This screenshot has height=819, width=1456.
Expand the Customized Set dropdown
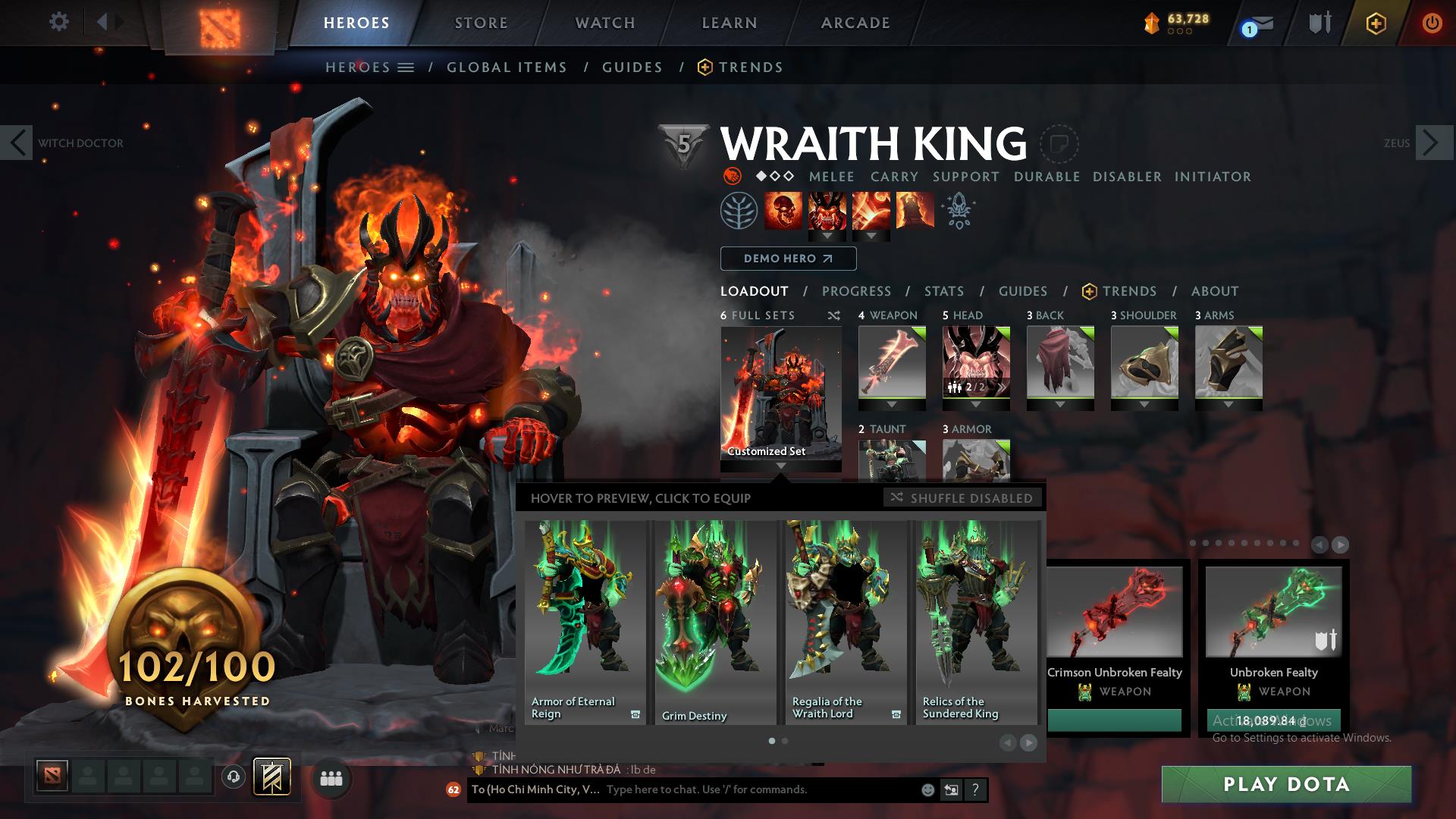pyautogui.click(x=781, y=466)
